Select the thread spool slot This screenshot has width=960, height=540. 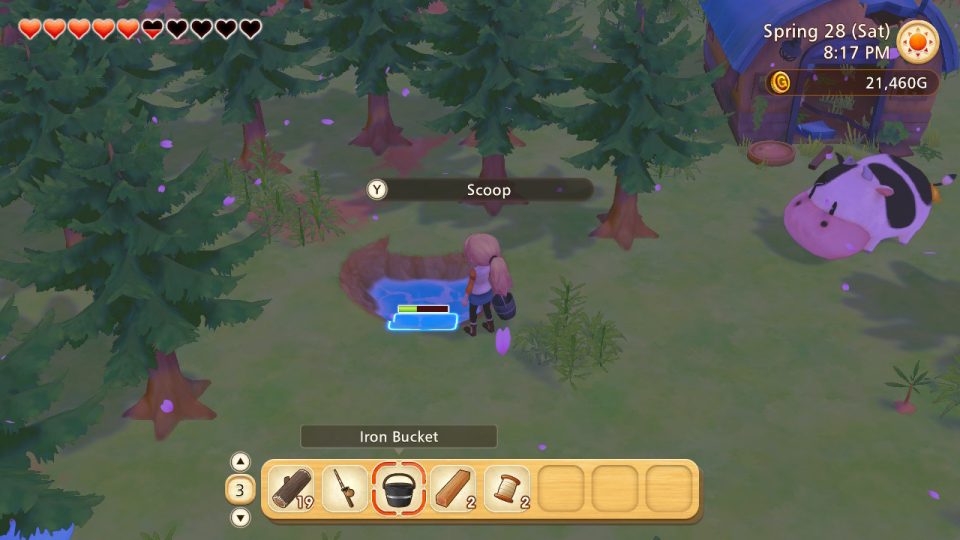(x=507, y=489)
